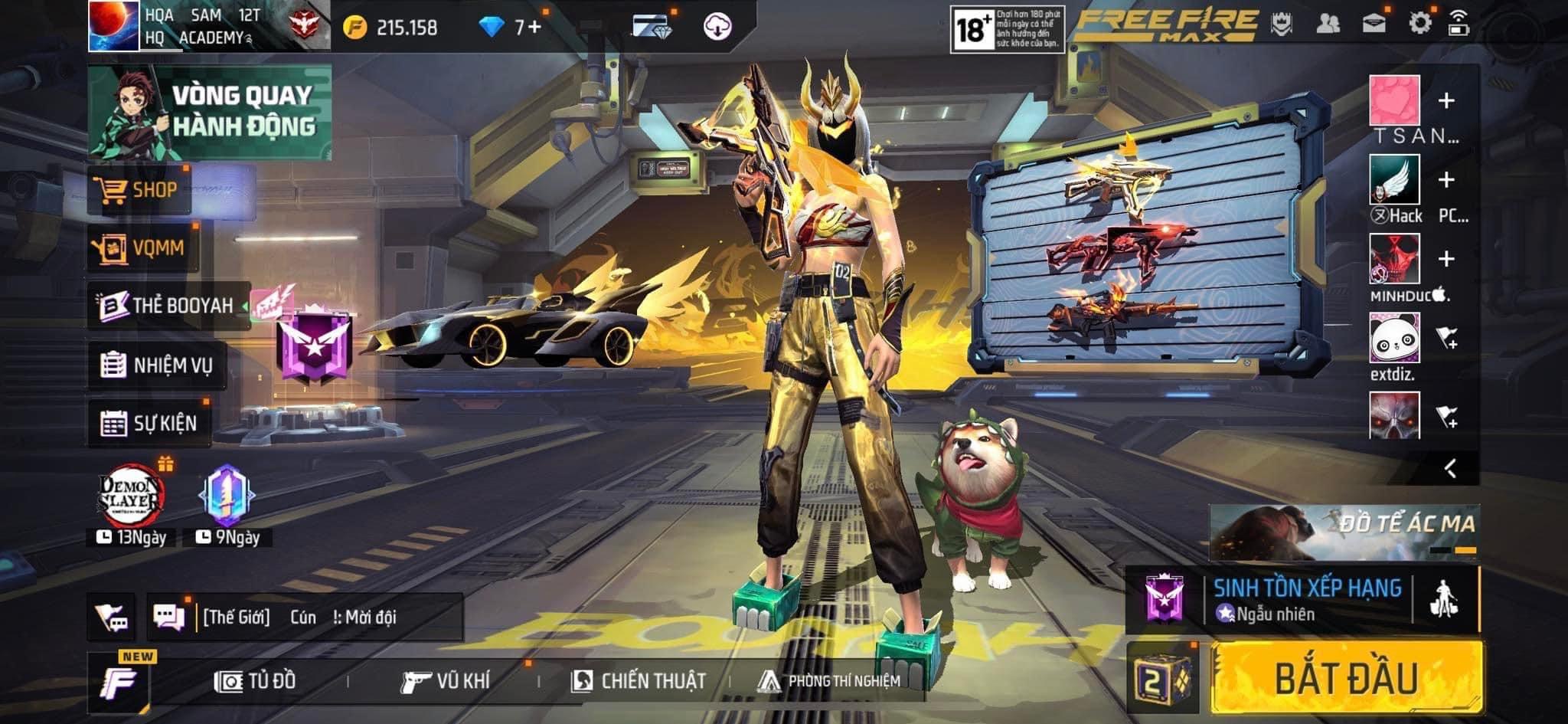
Task: Change the SINH TỒN XẾP HẠNG mode
Action: (1306, 599)
